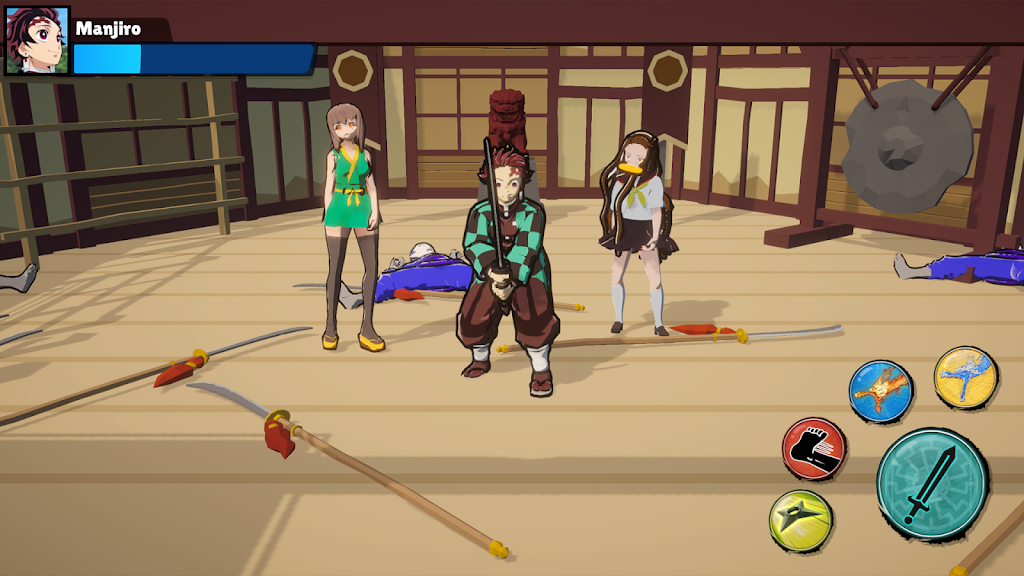Viewport: 1024px width, 576px height.
Task: Trigger the water skill on the yellow button
Action: pos(965,377)
